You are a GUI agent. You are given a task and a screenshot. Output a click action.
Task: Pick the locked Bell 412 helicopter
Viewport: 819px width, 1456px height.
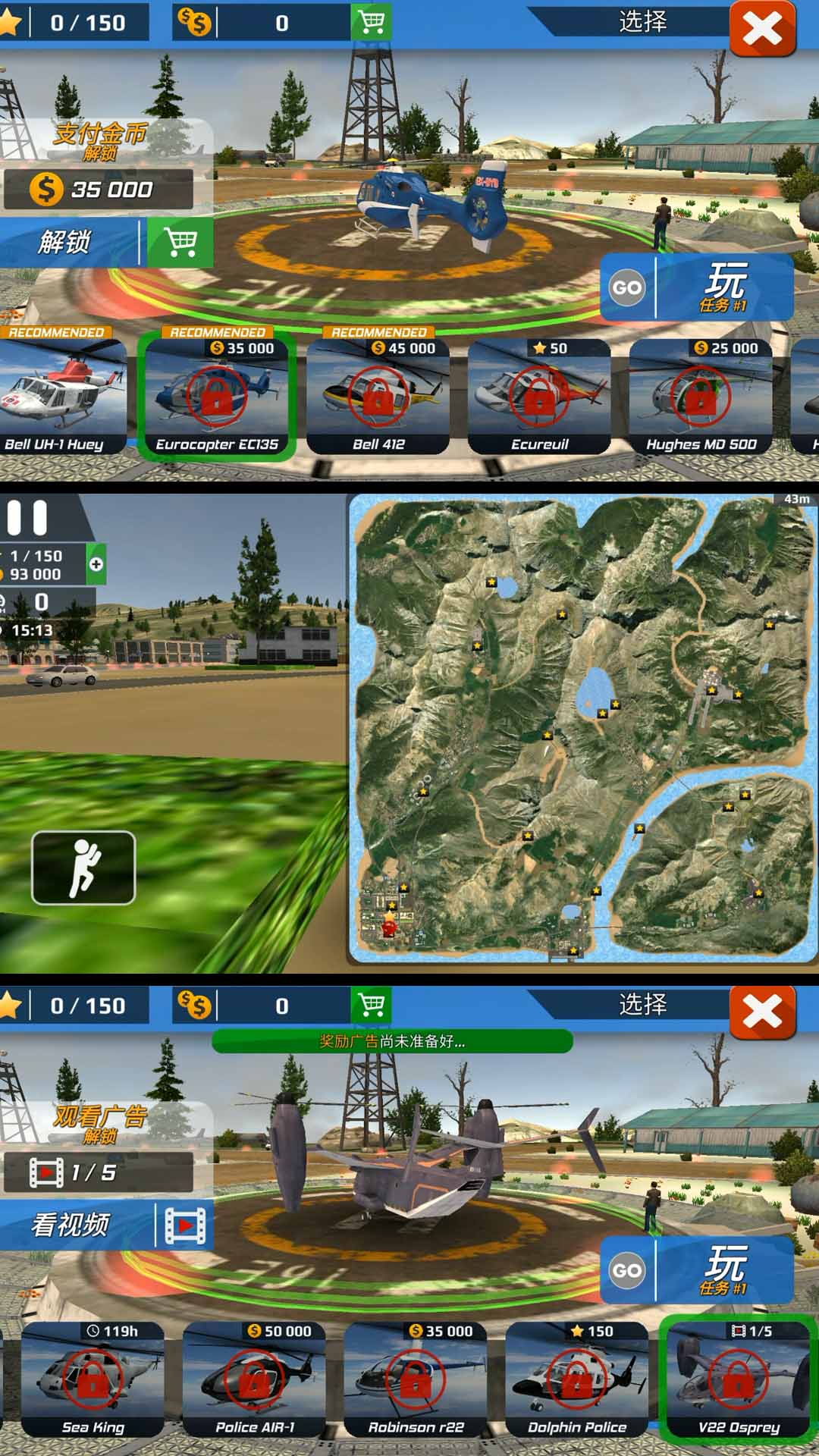click(378, 396)
